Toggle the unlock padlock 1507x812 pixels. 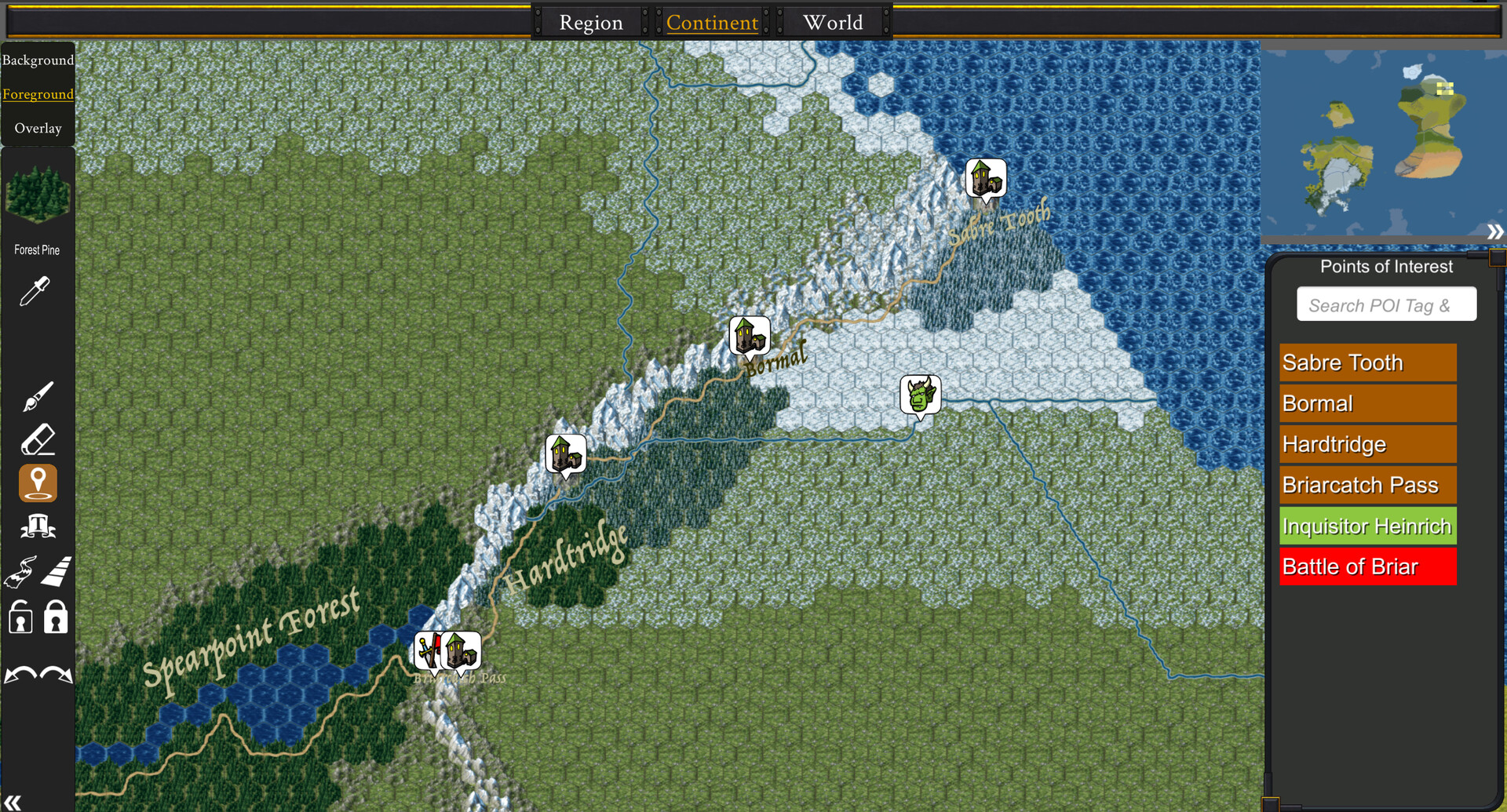point(20,617)
